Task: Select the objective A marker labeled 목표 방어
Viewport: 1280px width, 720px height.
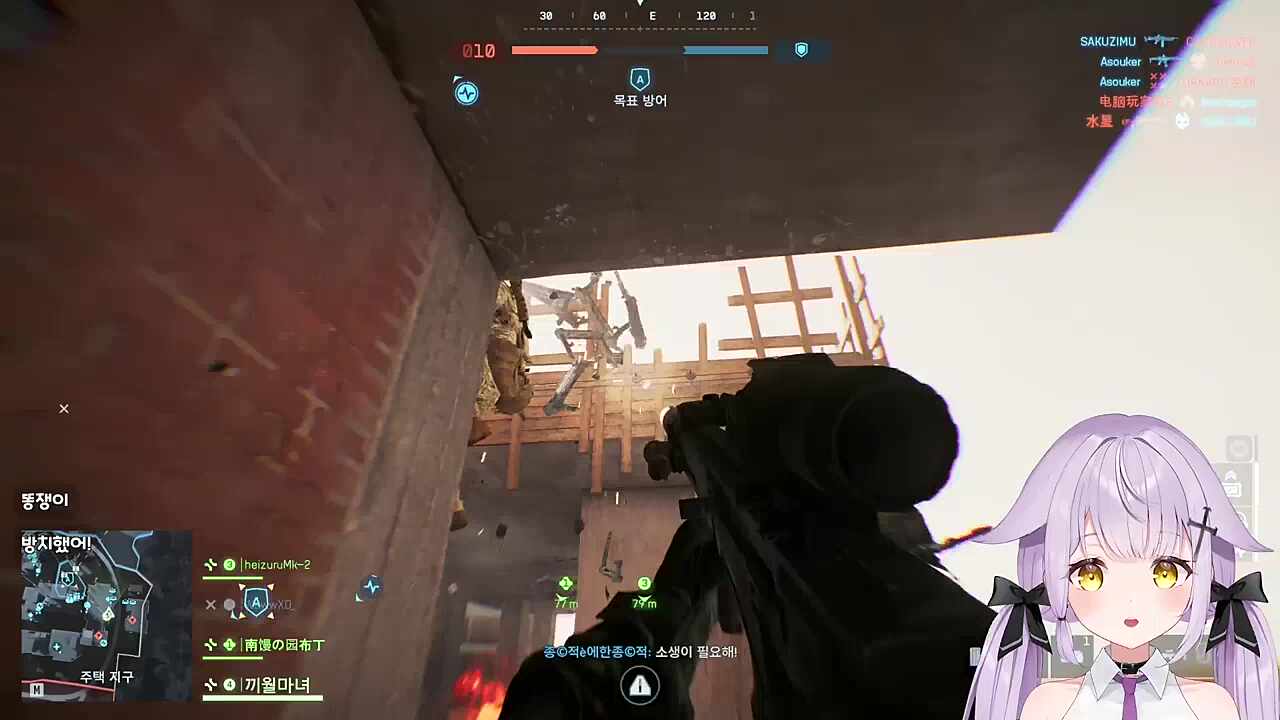Action: (640, 80)
